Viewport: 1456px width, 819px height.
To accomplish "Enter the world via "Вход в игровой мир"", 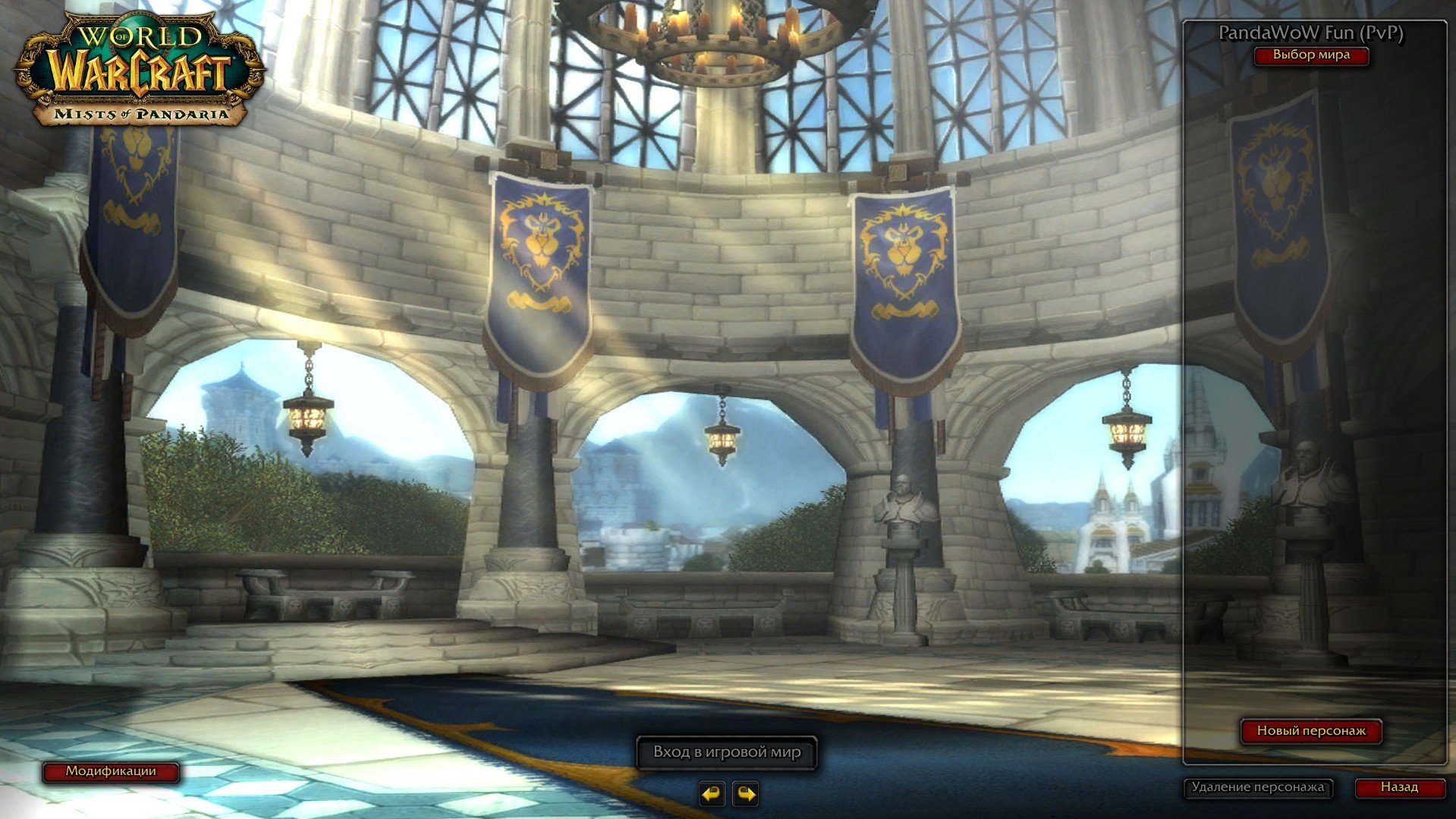I will click(x=726, y=752).
